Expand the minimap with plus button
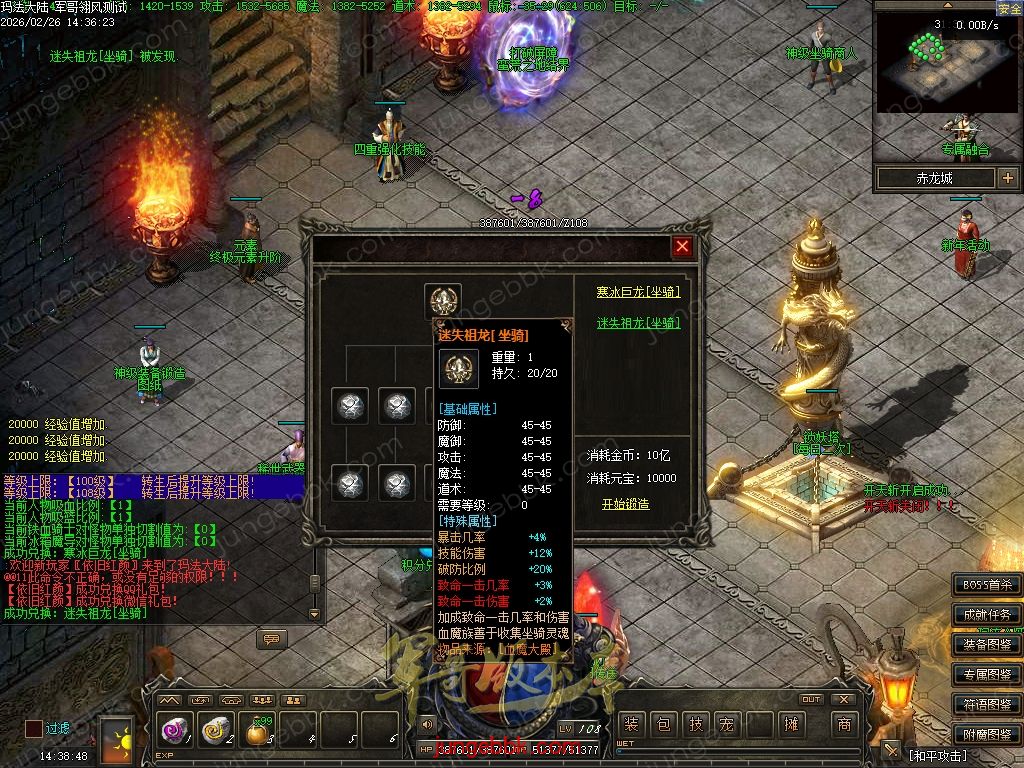The image size is (1024, 768). [1007, 178]
